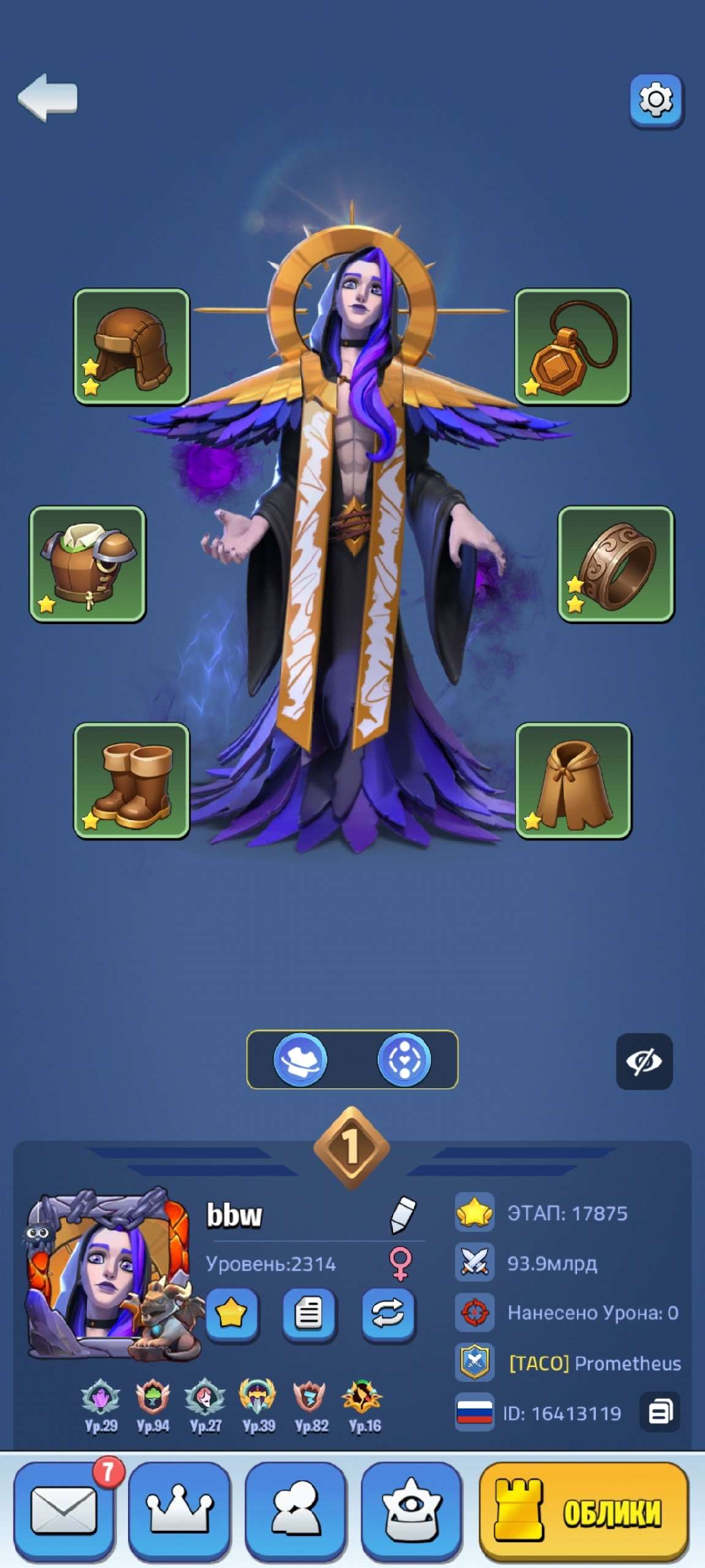This screenshot has width=705, height=1568.
Task: Switch to the circular heart emblem tab
Action: [404, 1059]
